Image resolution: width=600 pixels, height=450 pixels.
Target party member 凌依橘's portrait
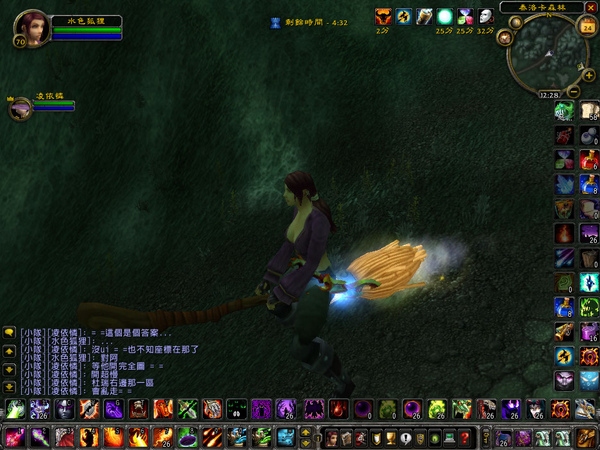coord(20,109)
